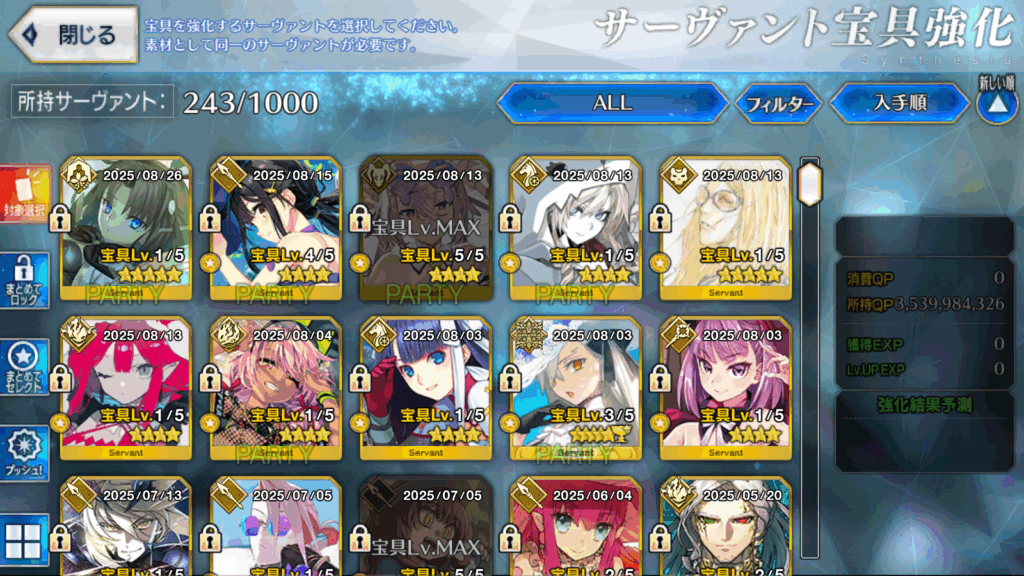Open the フィルター filter options
The image size is (1024, 576).
778,103
